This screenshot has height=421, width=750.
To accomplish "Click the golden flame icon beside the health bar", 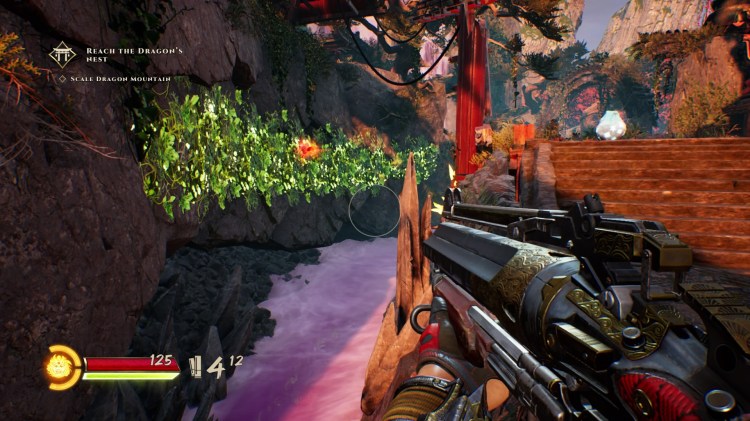I will point(61,365).
